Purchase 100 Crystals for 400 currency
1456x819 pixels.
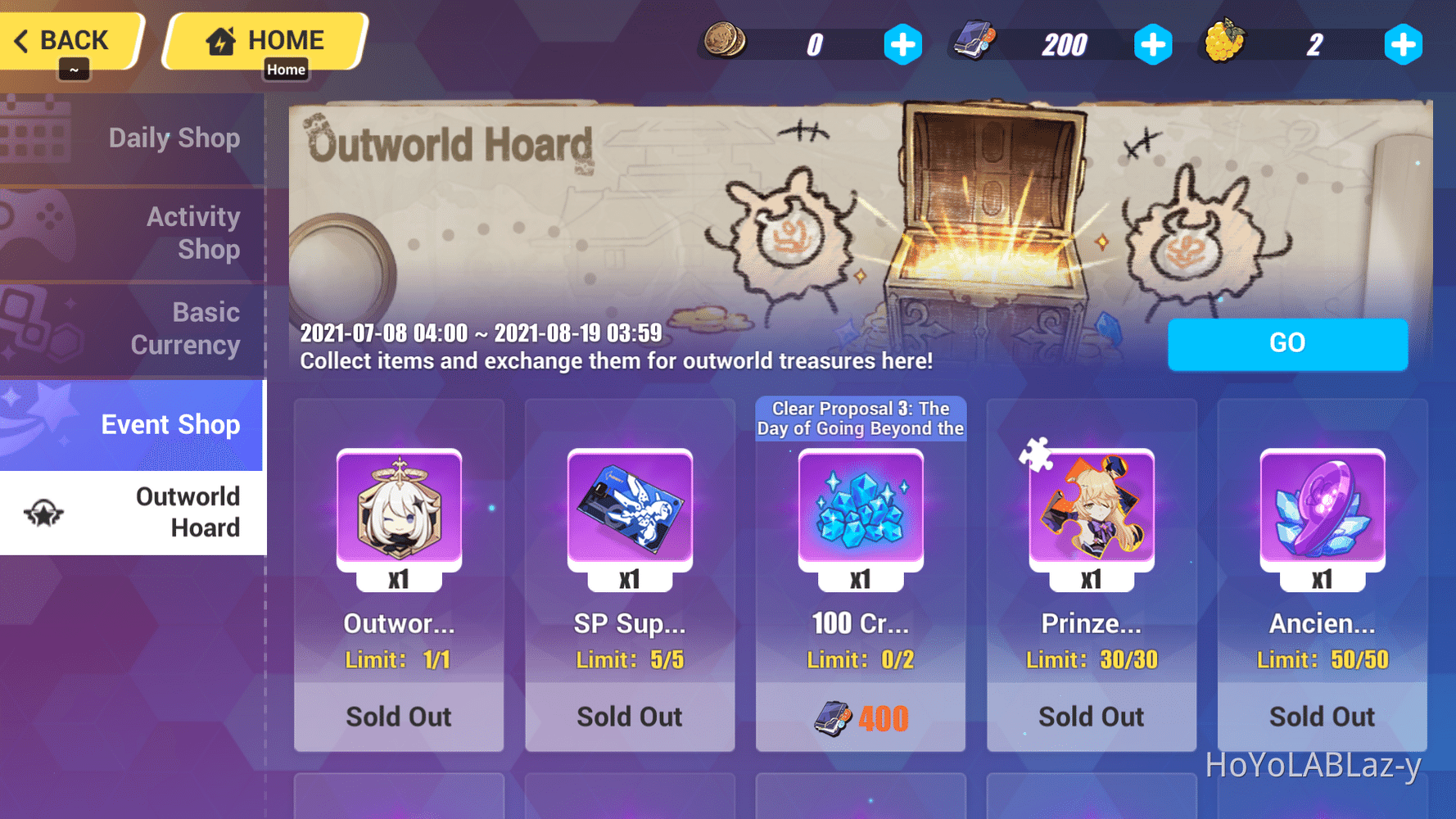[x=861, y=717]
